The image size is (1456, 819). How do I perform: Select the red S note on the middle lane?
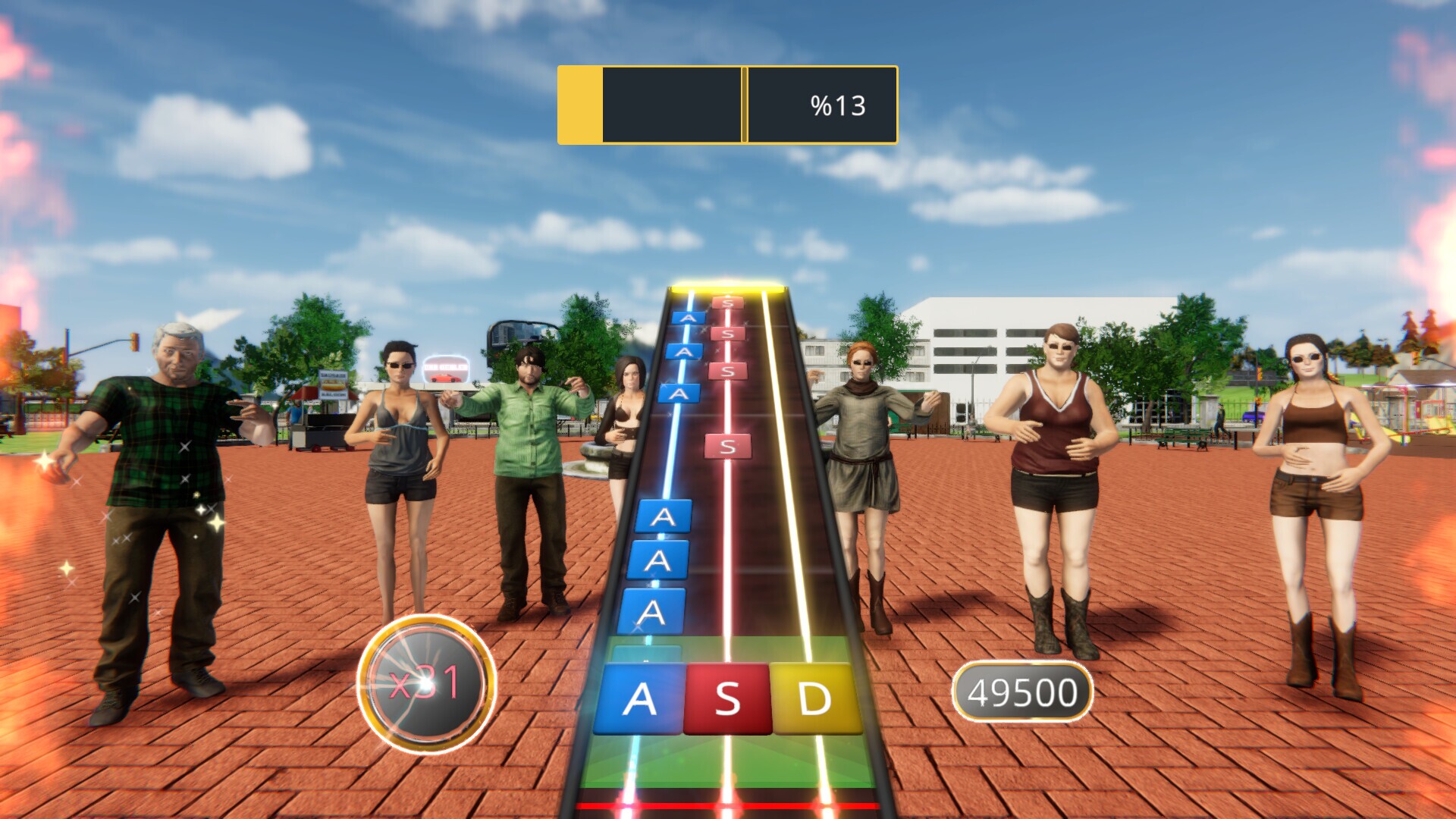coord(726,447)
